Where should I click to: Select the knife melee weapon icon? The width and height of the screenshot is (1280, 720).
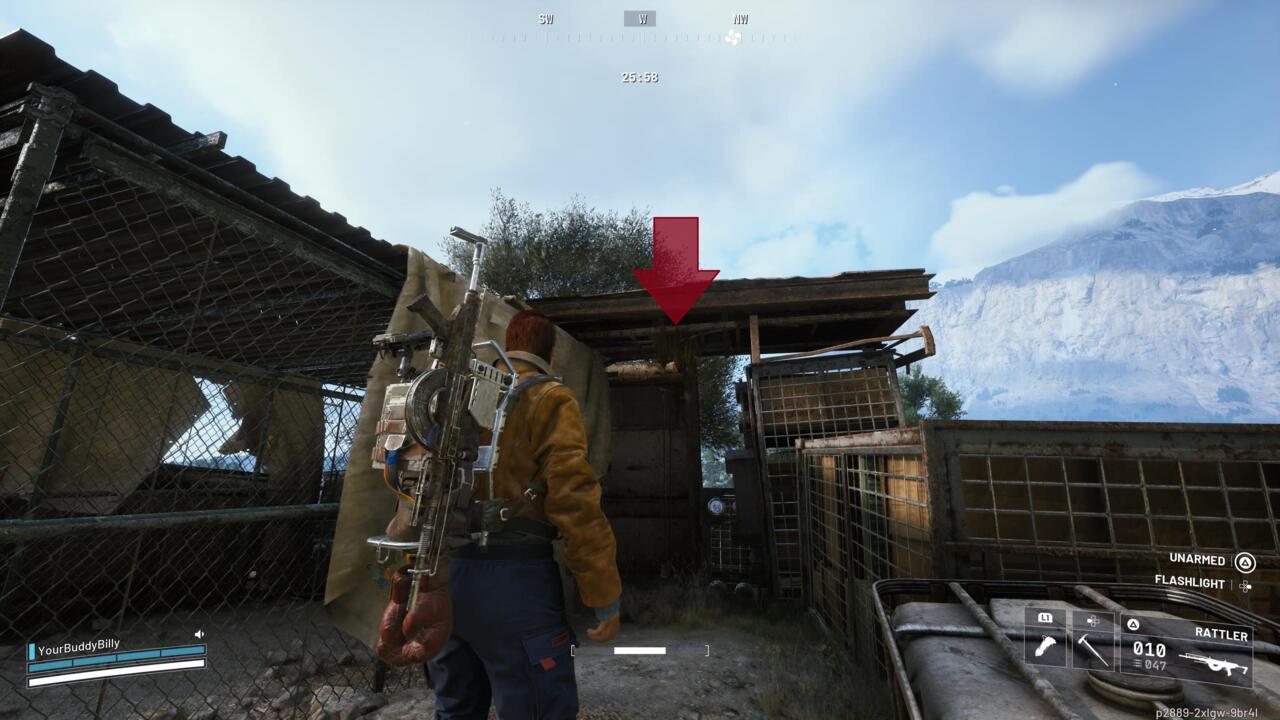(1047, 645)
